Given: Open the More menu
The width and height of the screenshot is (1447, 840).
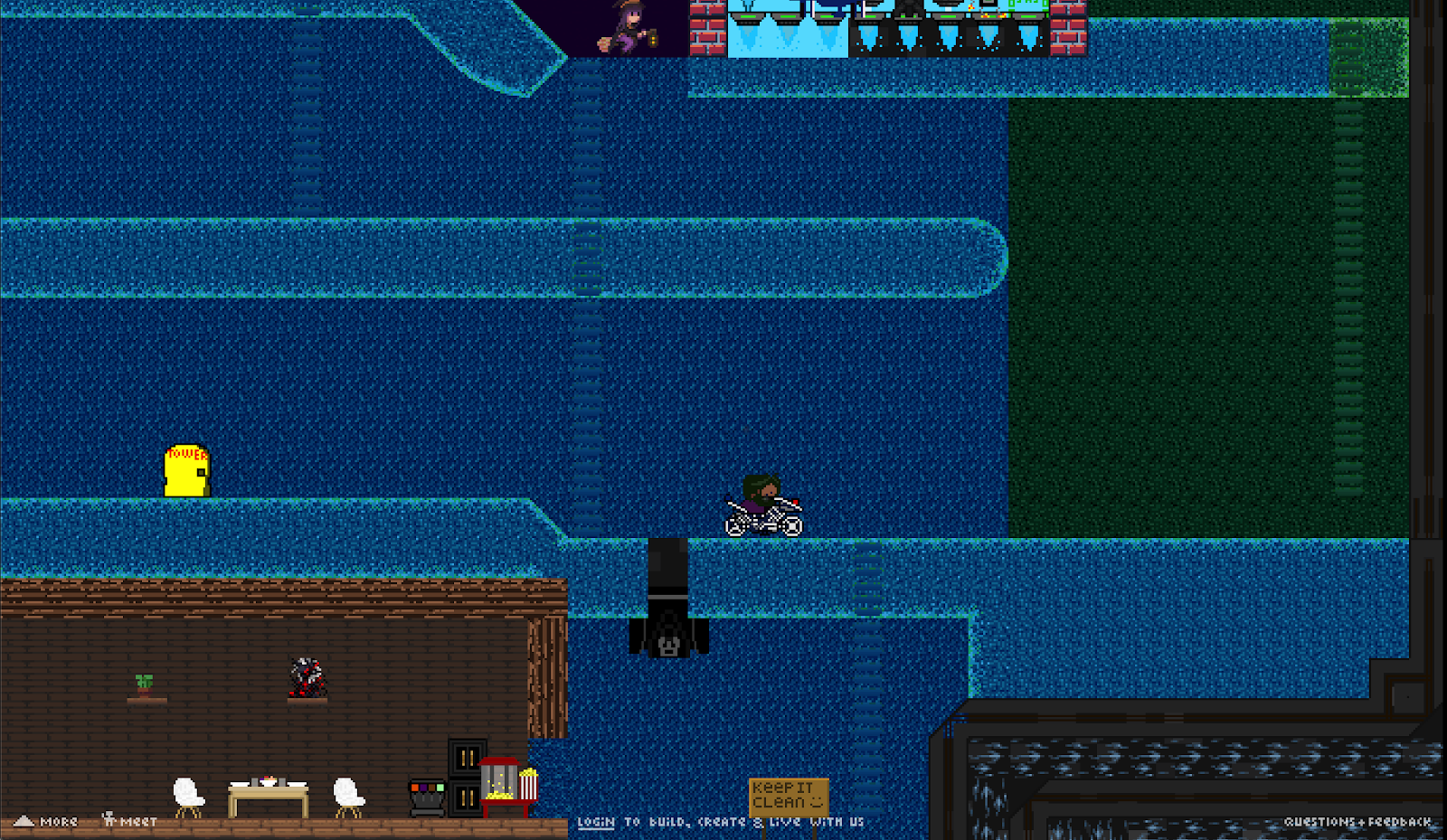Looking at the screenshot, I should tap(47, 822).
